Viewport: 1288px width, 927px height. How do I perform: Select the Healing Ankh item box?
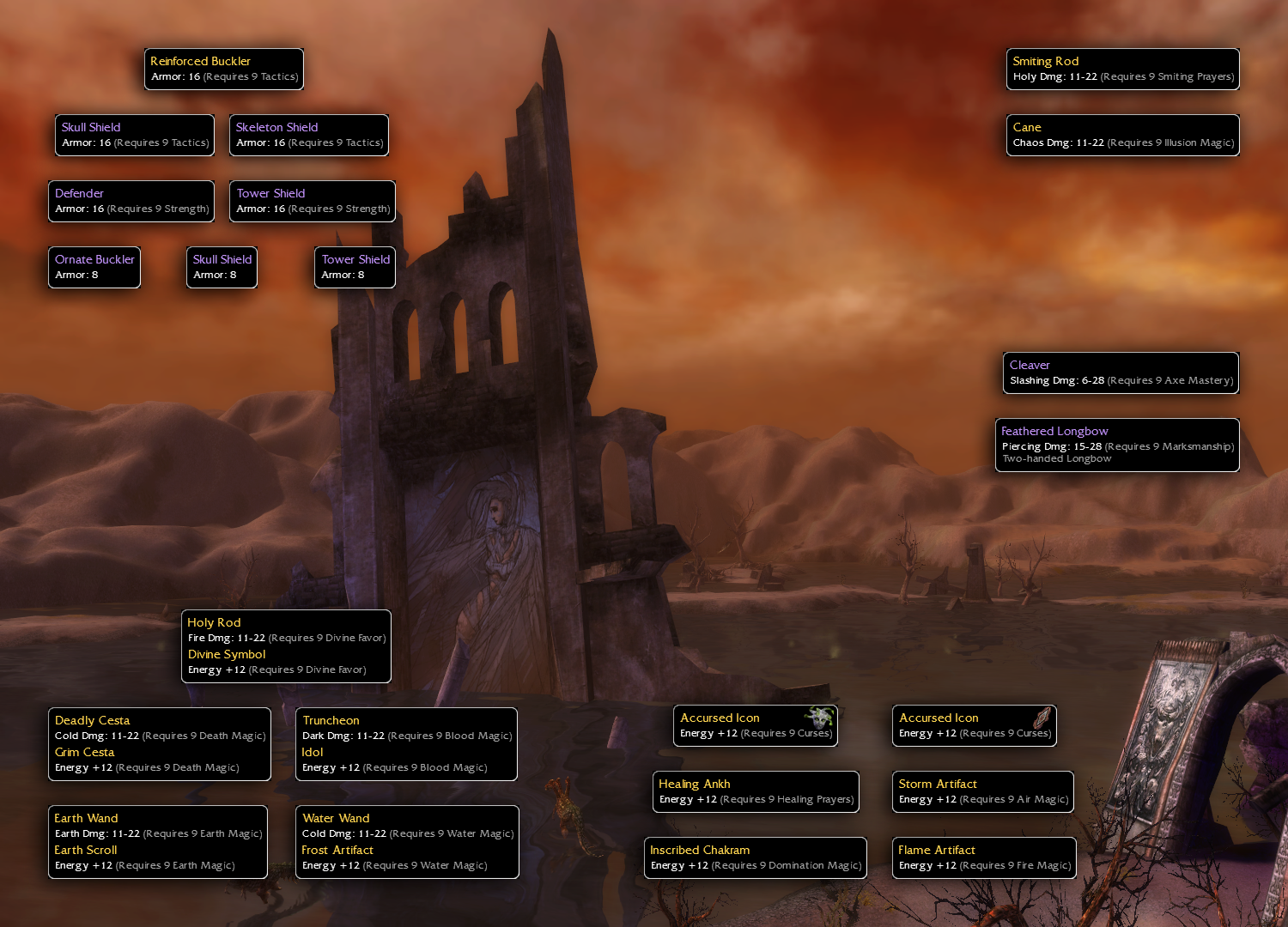point(756,791)
